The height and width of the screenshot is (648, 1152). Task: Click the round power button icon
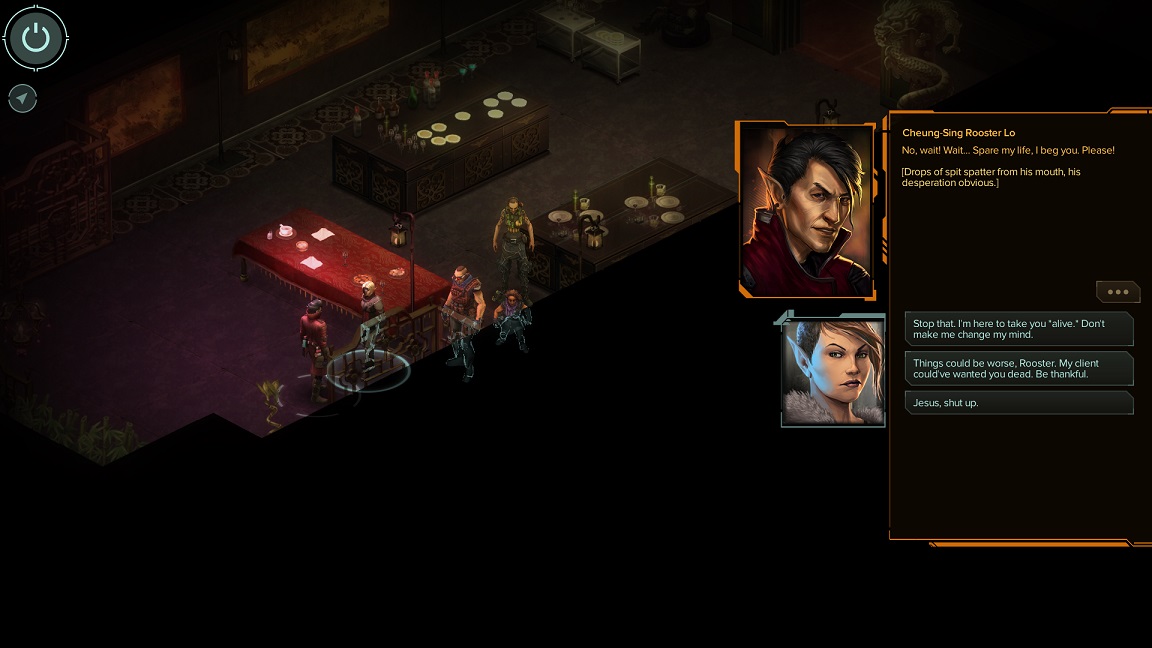click(36, 38)
